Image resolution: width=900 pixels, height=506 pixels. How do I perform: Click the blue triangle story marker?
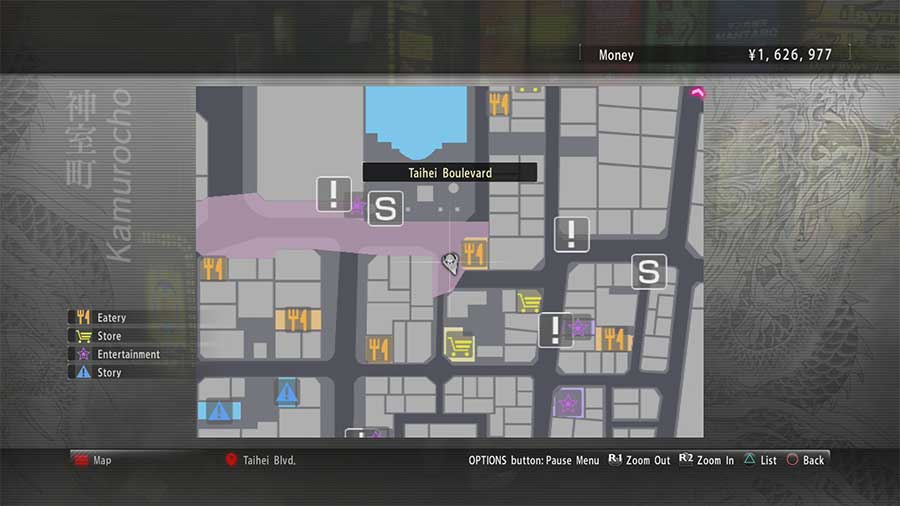[287, 392]
